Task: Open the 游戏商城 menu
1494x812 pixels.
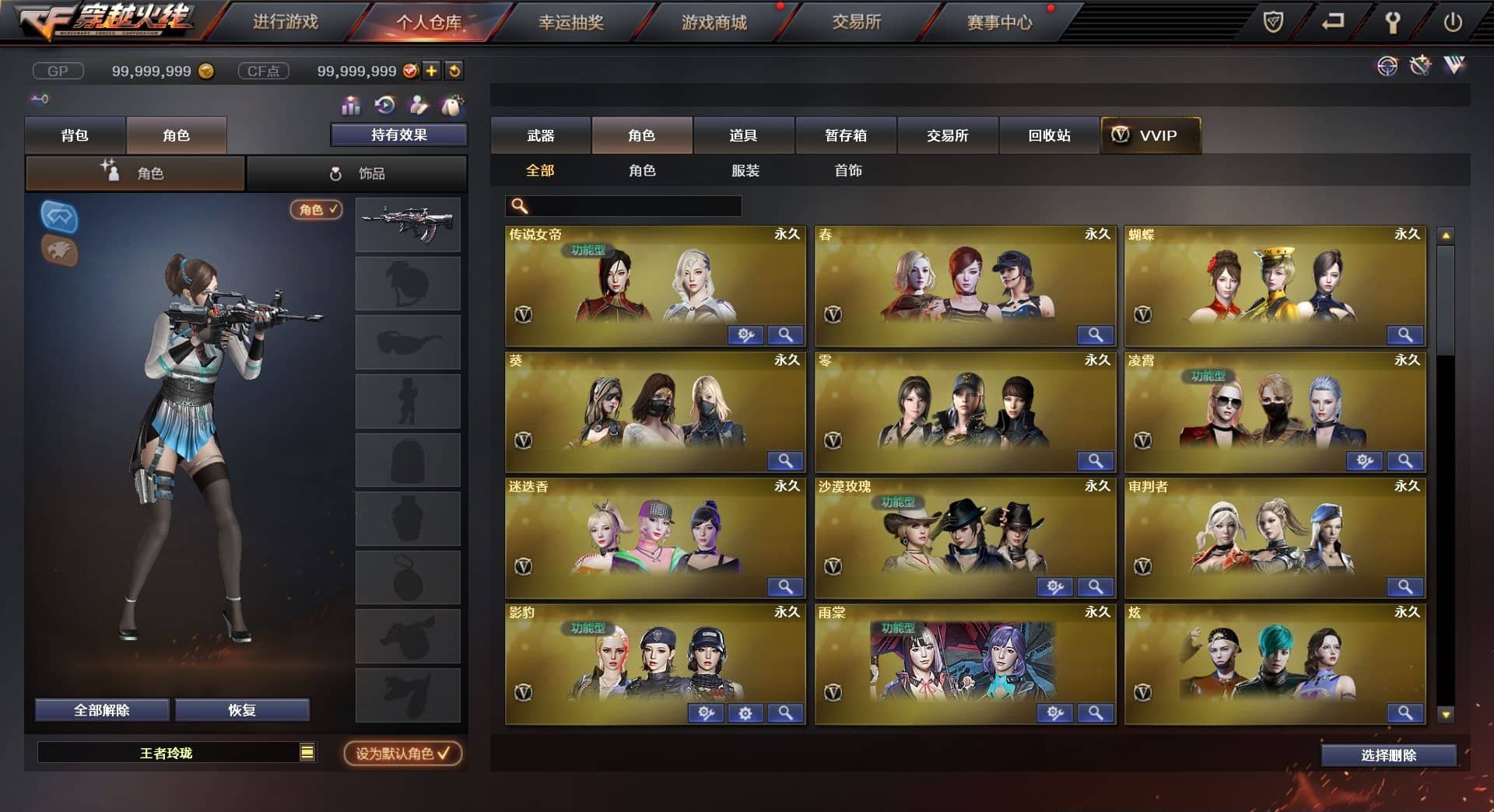Action: (x=714, y=23)
